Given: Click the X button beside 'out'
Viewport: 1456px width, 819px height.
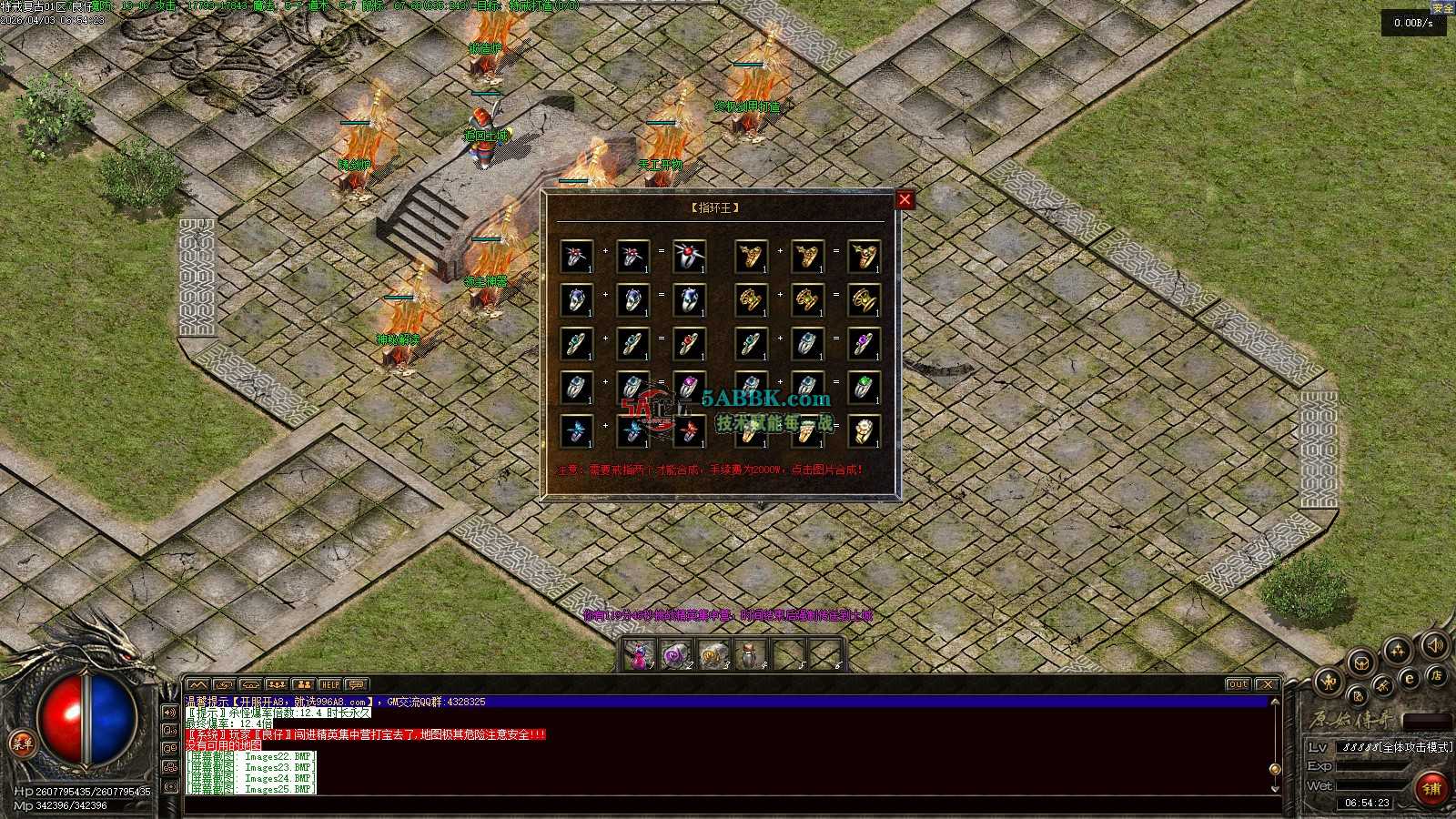Looking at the screenshot, I should (1267, 684).
